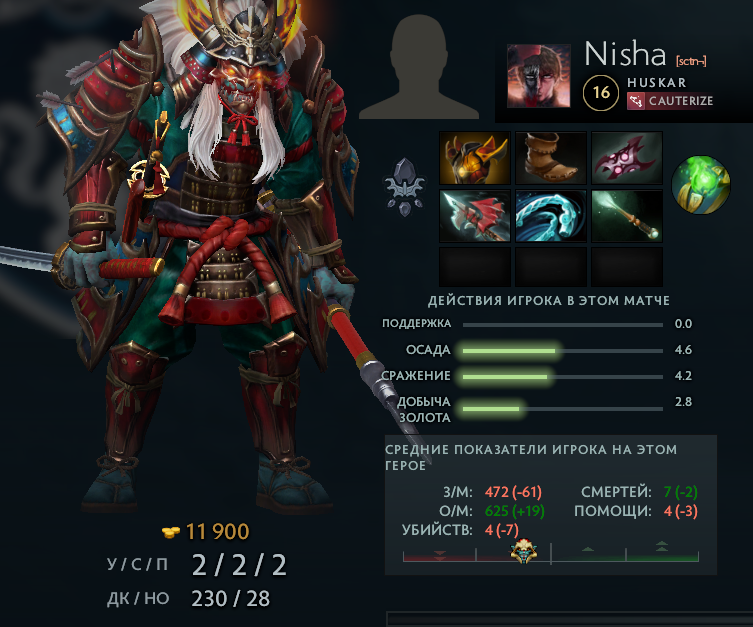Click the Huskar mask marker on the performance bar

pyautogui.click(x=520, y=551)
